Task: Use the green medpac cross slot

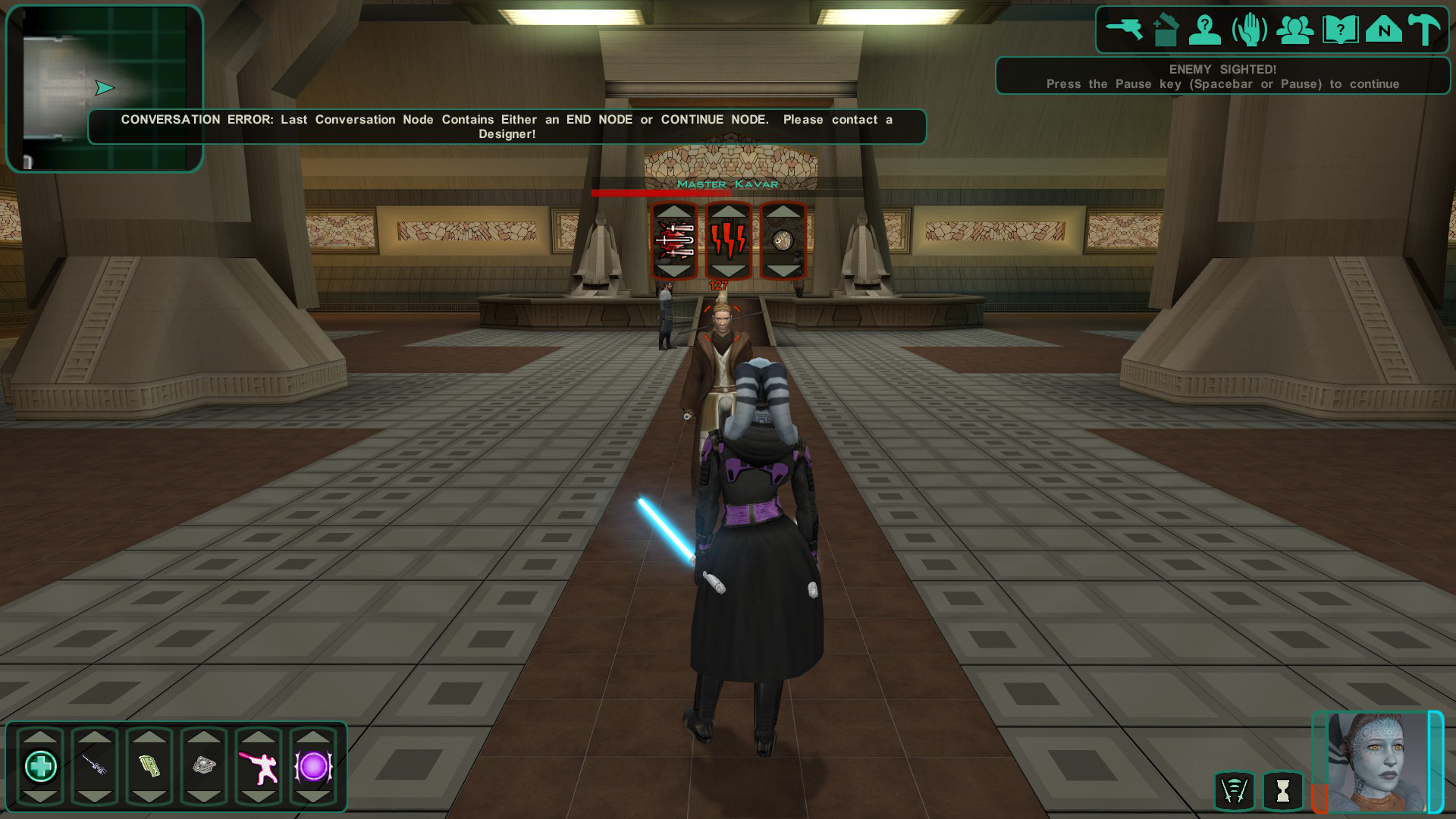Action: pyautogui.click(x=41, y=767)
